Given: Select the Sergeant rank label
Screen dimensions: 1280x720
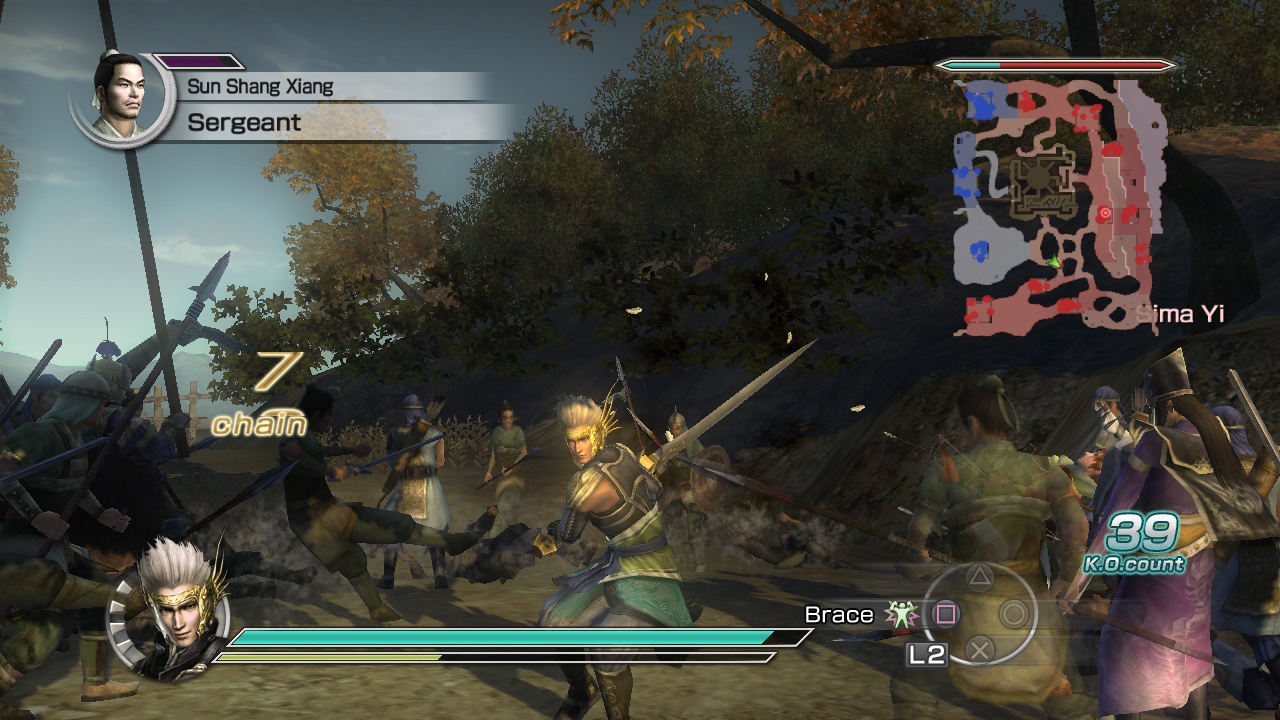Looking at the screenshot, I should (x=243, y=123).
